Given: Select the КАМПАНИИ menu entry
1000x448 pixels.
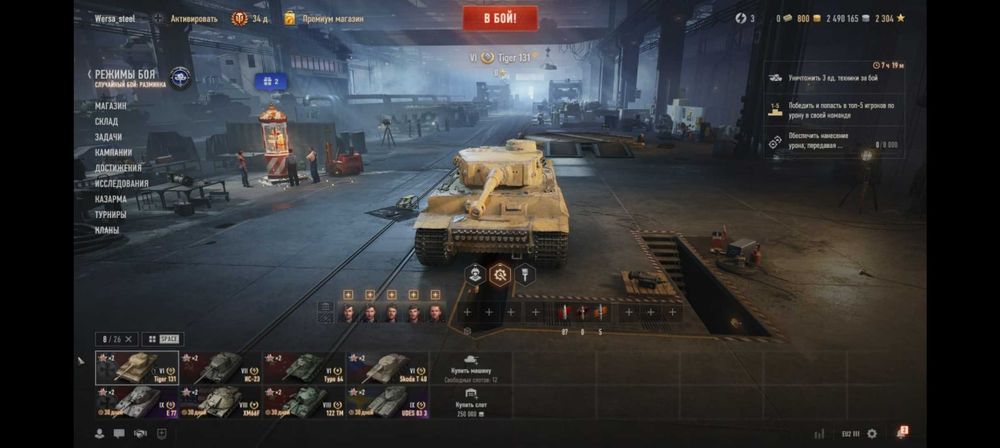Looking at the screenshot, I should [x=114, y=152].
